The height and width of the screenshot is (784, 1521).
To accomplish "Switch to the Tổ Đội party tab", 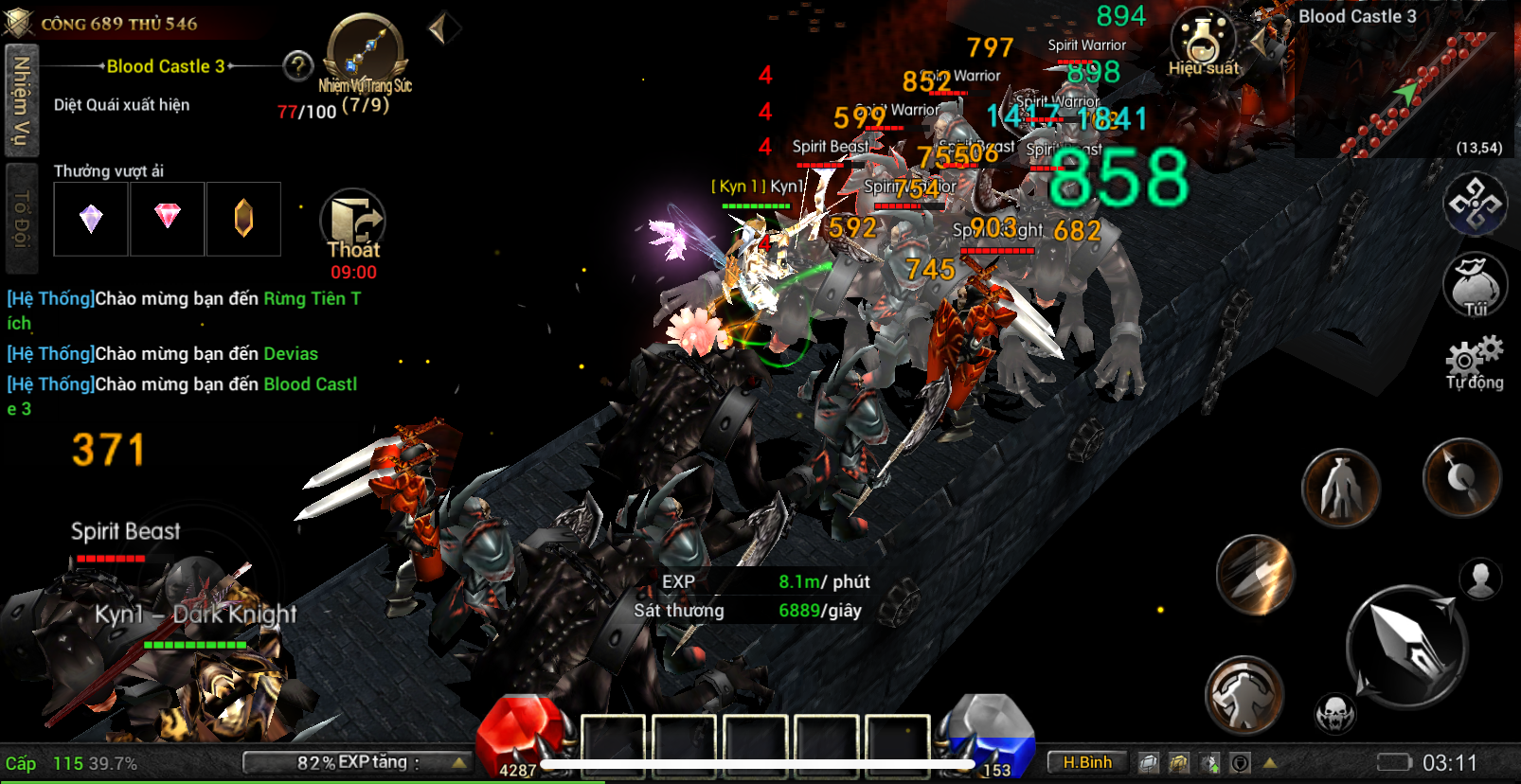I will pos(20,218).
